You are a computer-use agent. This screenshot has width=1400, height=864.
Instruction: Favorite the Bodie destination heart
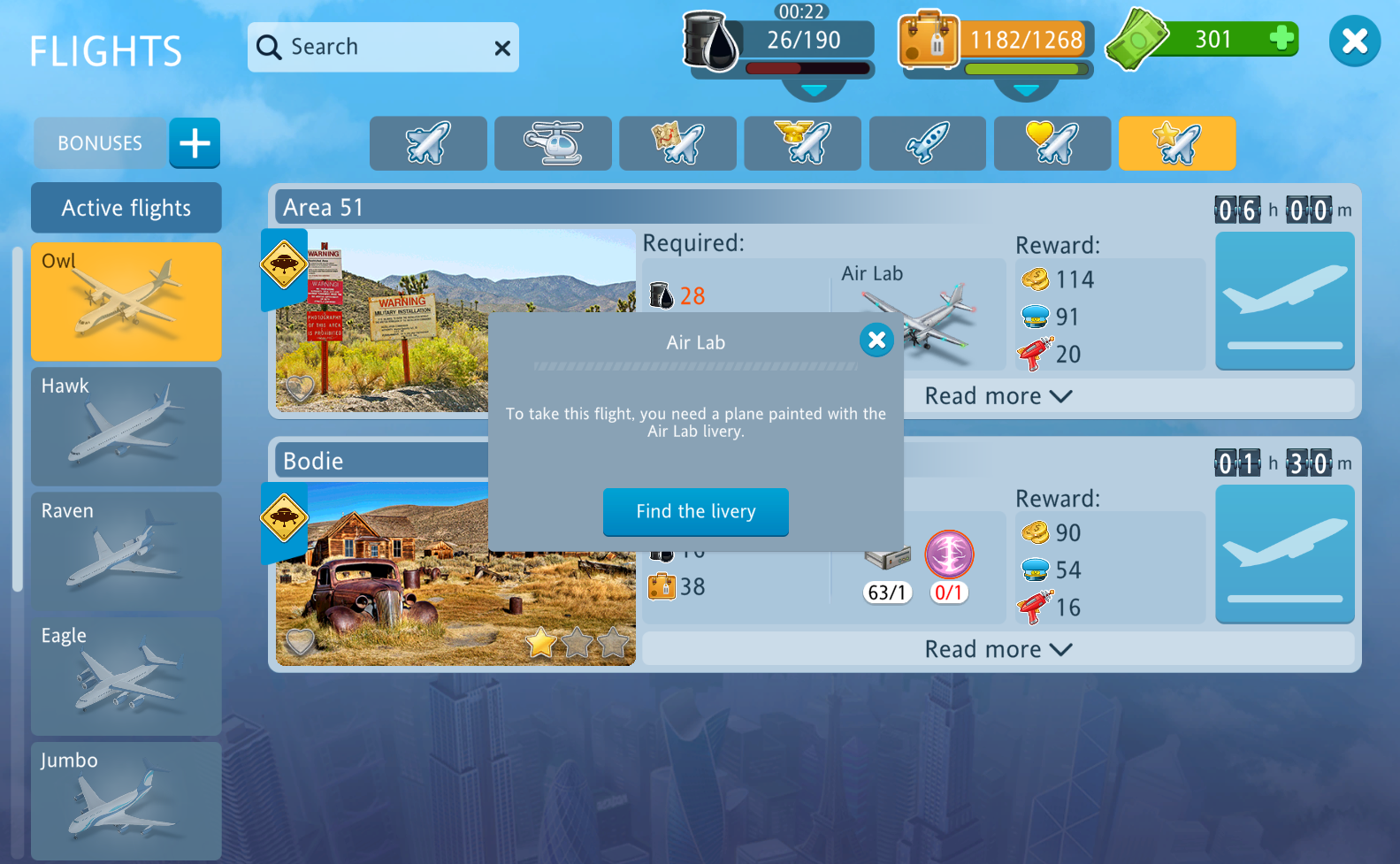coord(300,641)
